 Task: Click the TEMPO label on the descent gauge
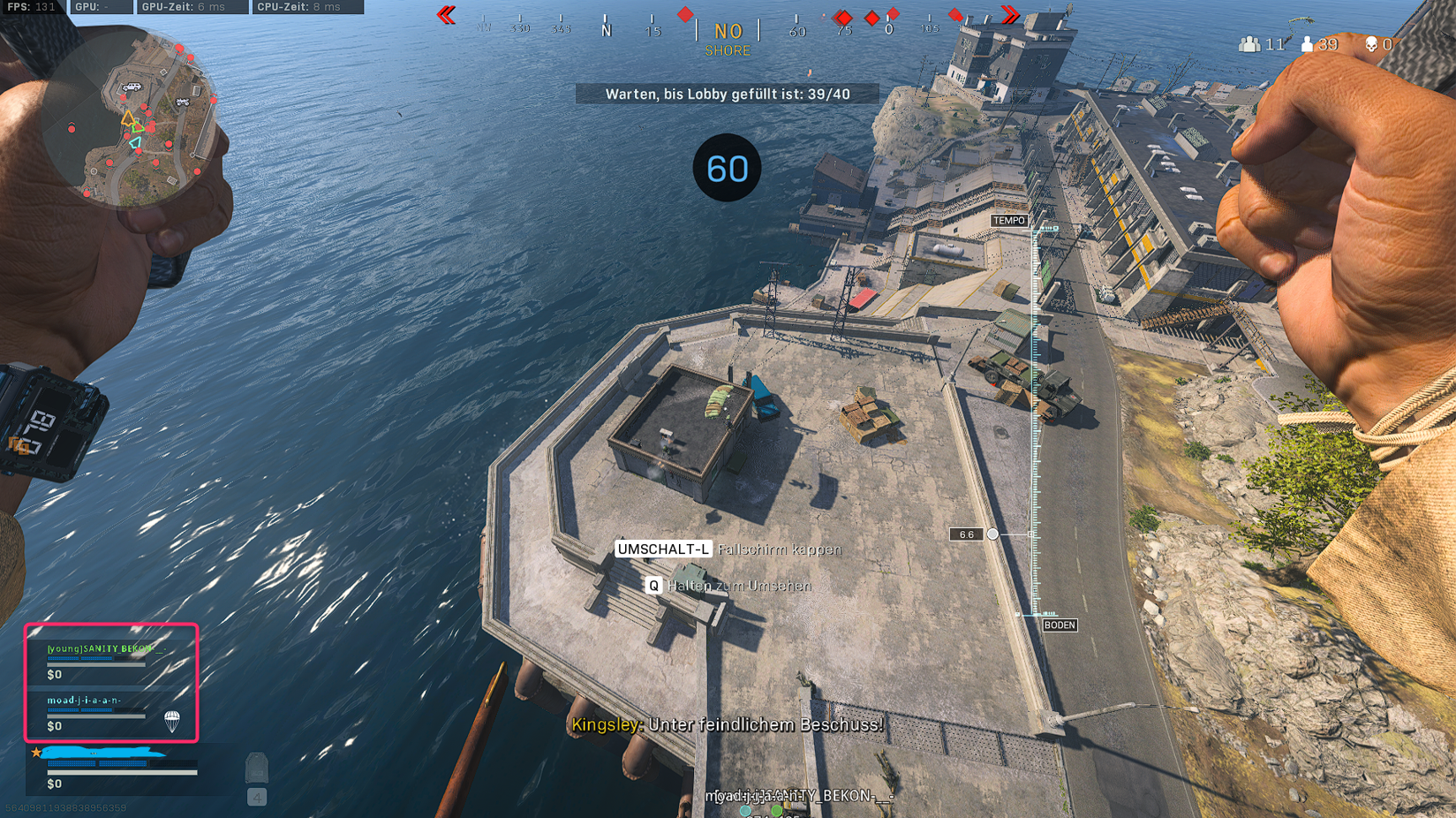pyautogui.click(x=1010, y=220)
